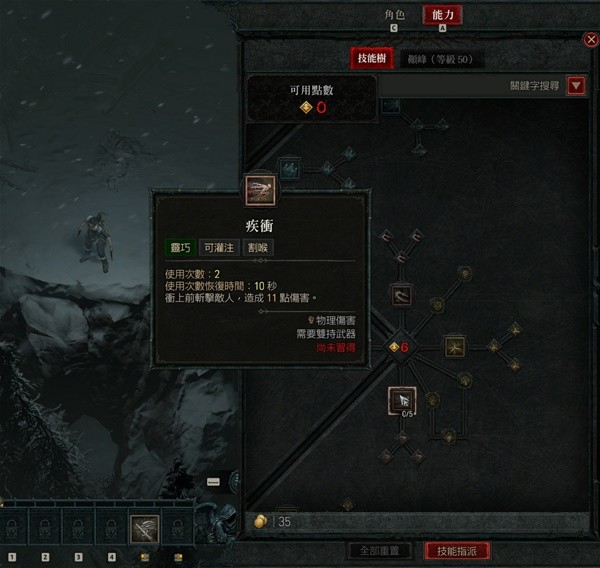Select the central diamond node showing 6
Viewport: 600px width, 568px height.
400,347
